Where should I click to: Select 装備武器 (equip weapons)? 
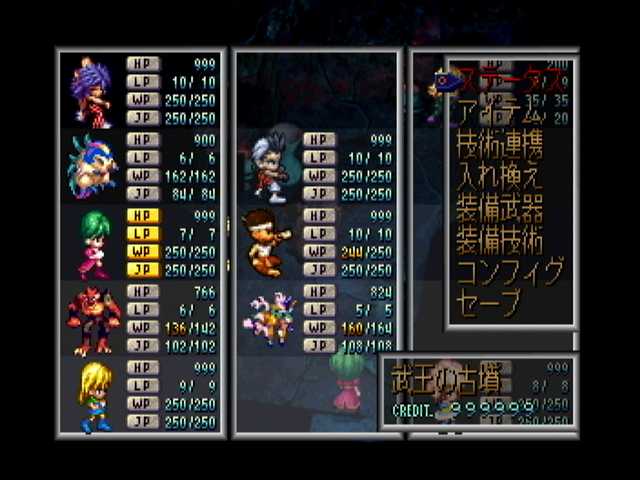(499, 208)
